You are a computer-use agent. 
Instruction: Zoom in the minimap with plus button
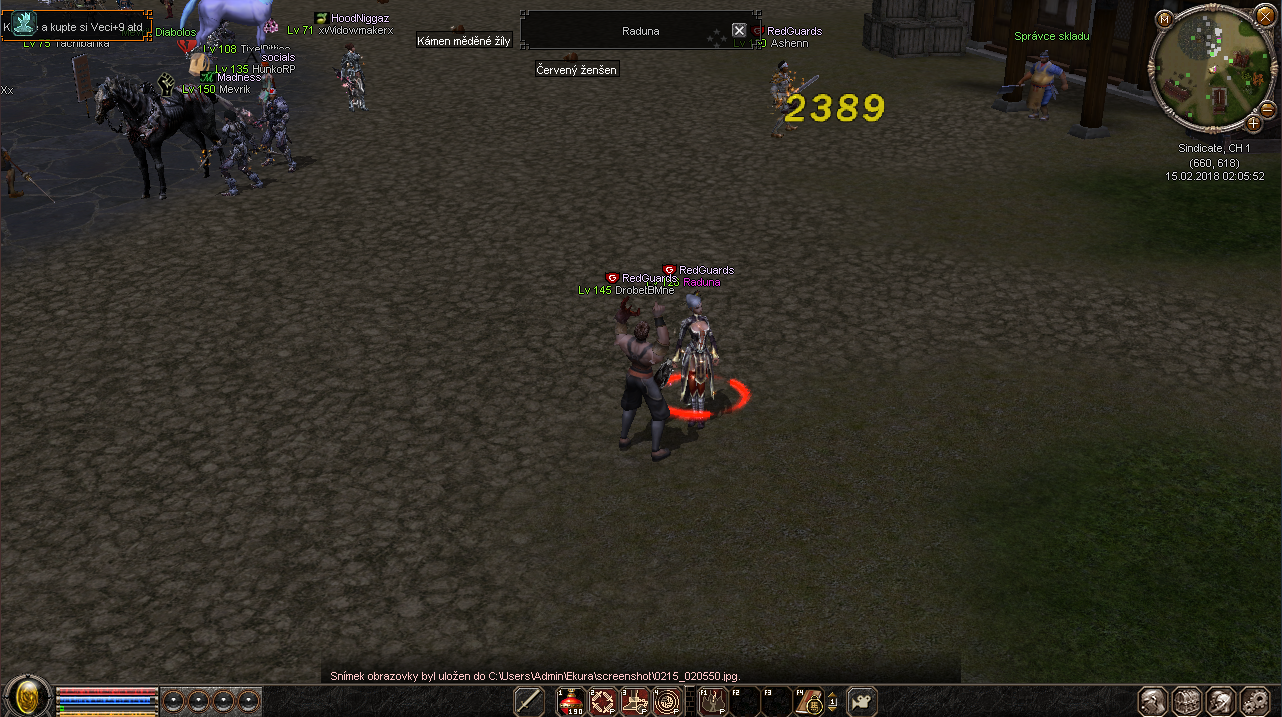tap(1253, 124)
